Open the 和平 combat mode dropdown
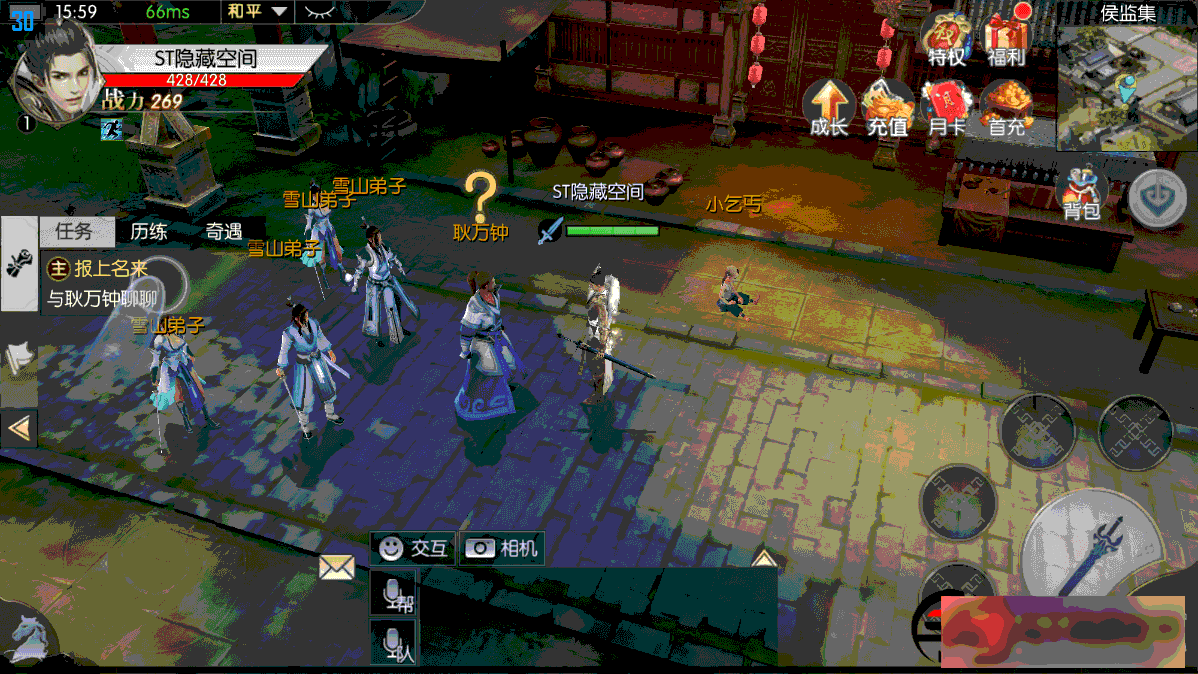 click(256, 12)
